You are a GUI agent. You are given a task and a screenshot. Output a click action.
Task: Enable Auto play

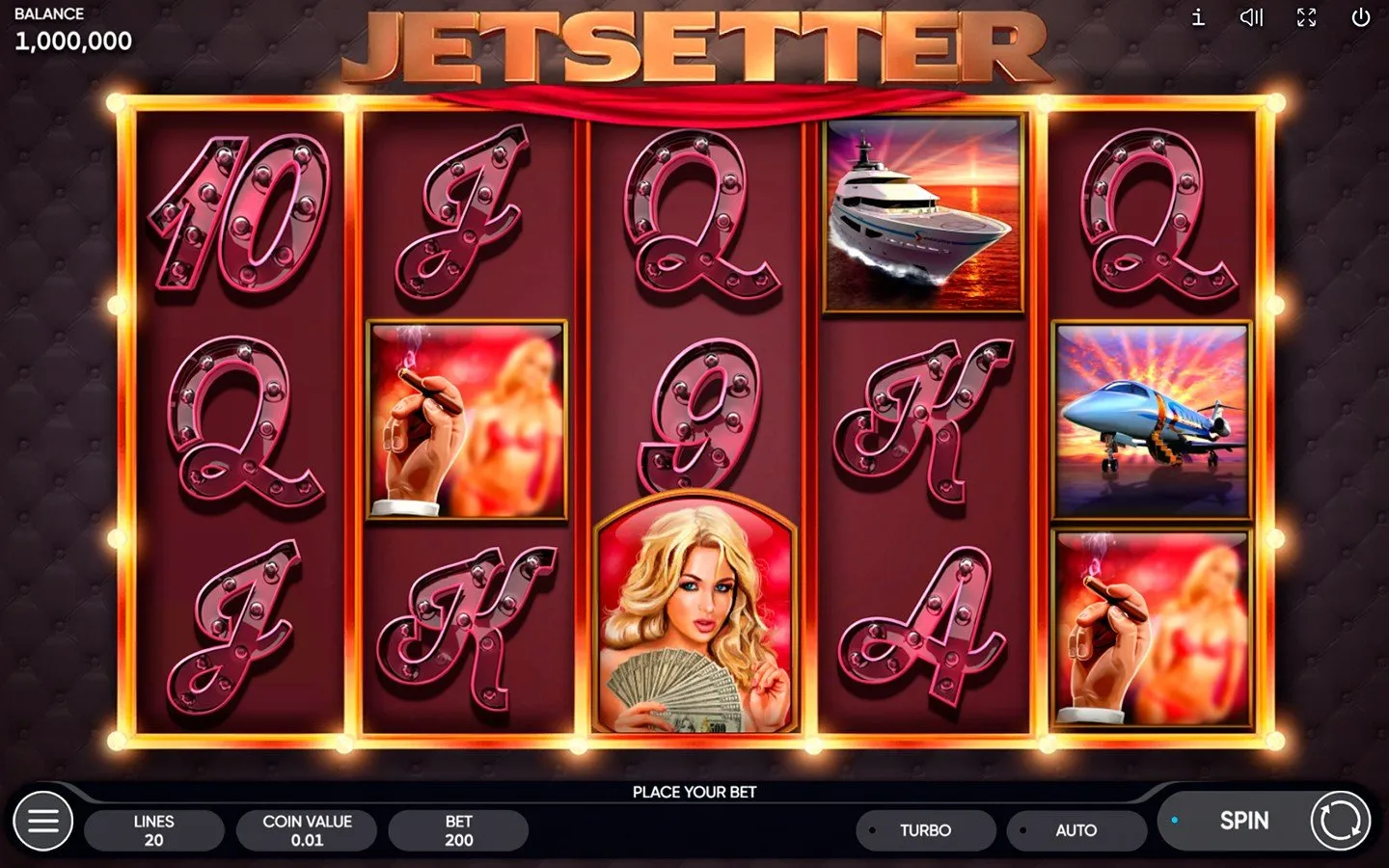[1076, 829]
